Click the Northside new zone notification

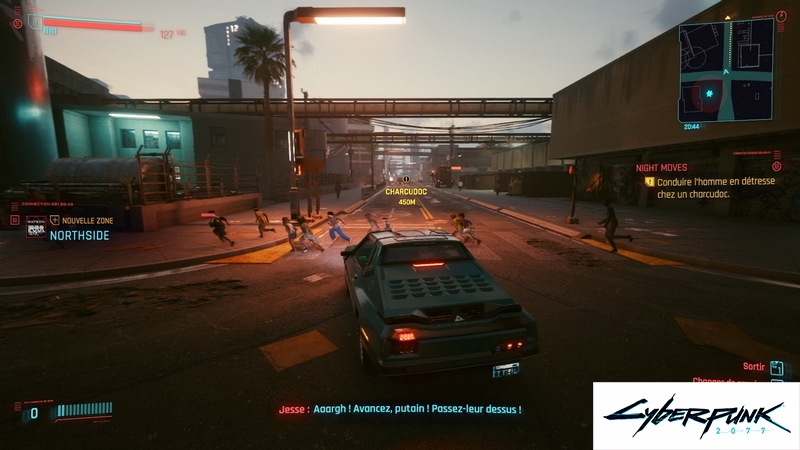tap(78, 228)
